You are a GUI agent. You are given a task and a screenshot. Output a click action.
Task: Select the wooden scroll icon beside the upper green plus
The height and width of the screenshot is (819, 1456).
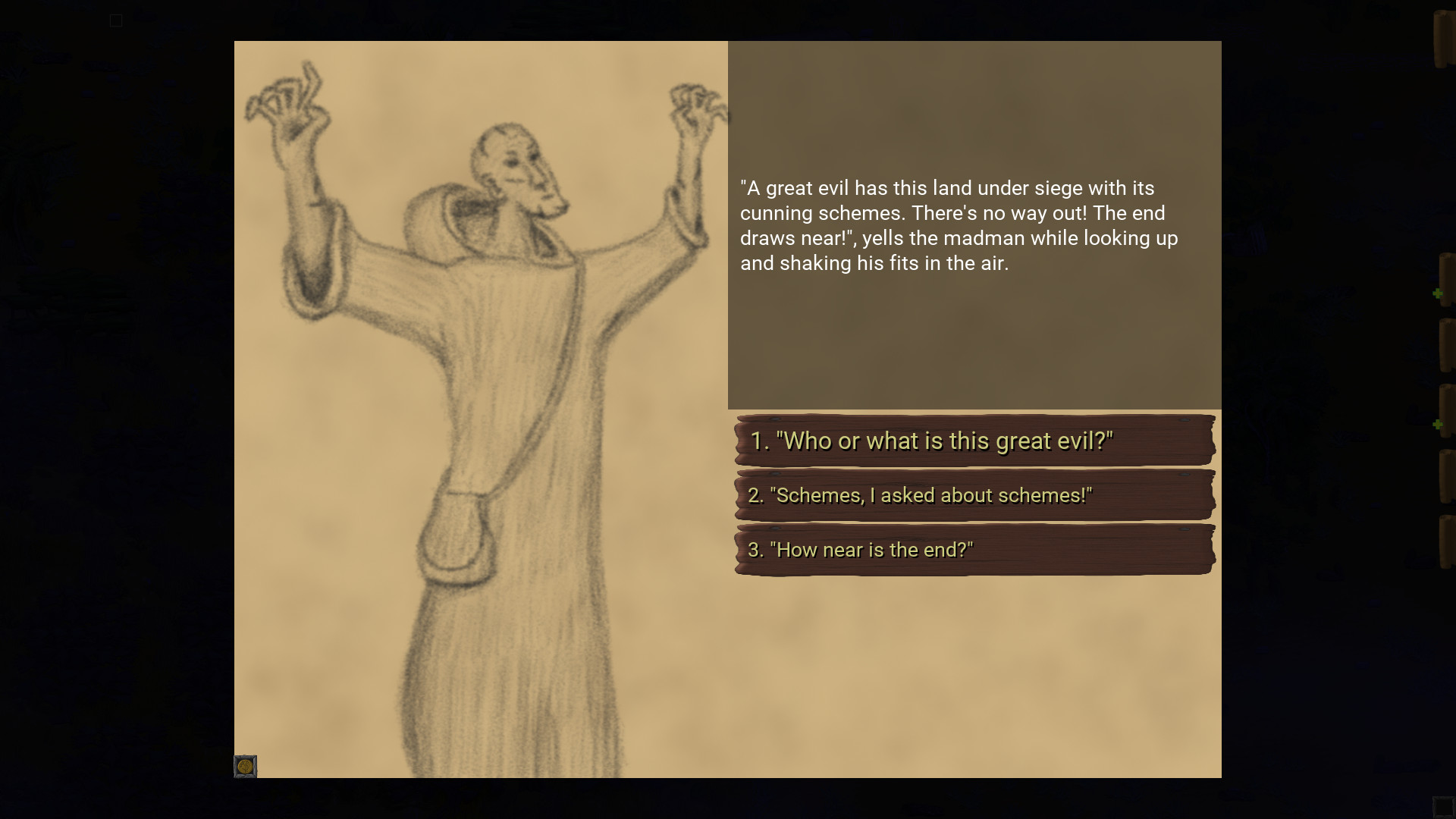click(x=1447, y=279)
